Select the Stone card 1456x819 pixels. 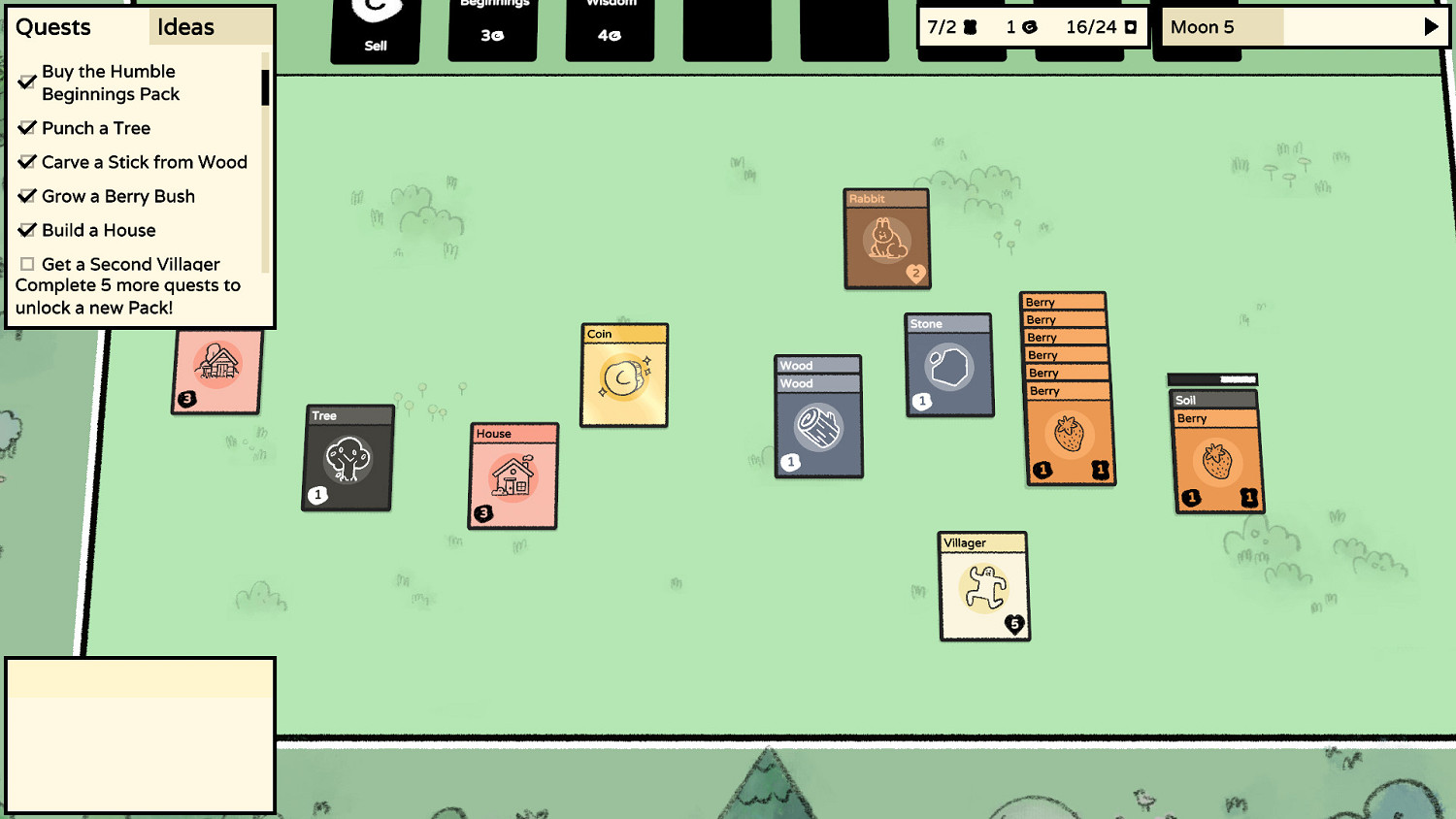[x=948, y=367]
